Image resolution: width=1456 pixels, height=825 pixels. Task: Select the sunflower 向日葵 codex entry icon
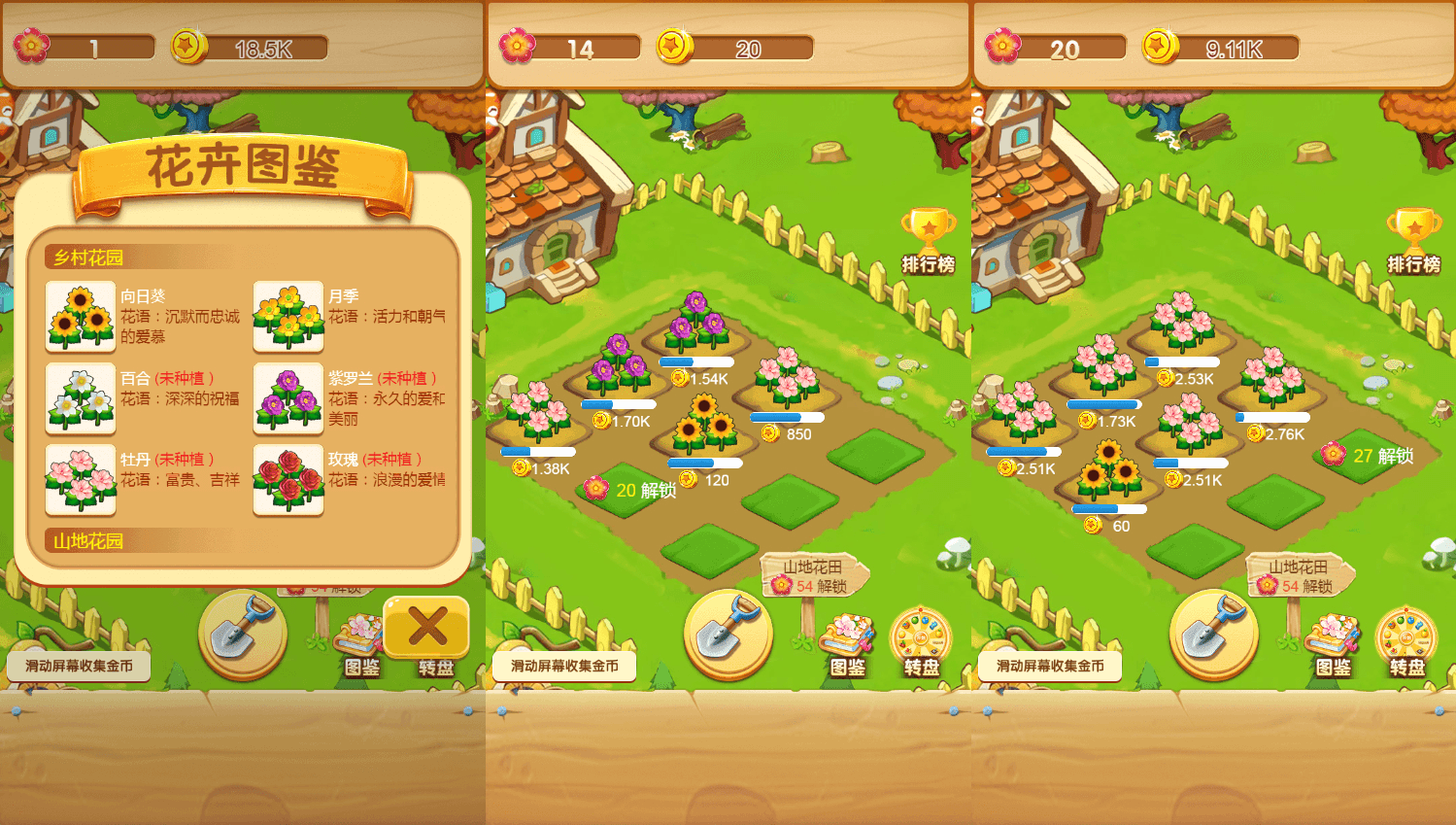click(81, 317)
